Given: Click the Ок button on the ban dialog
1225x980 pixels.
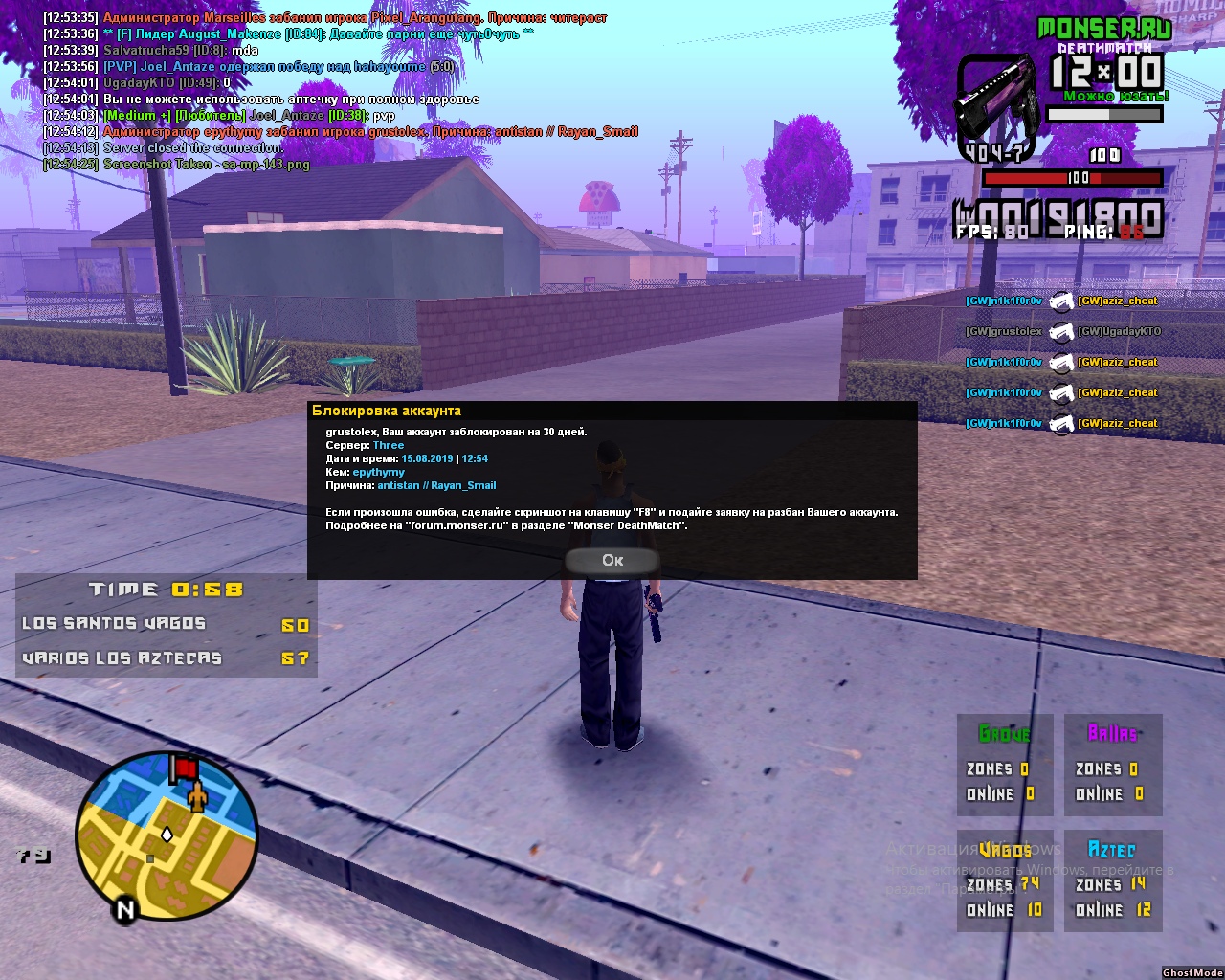Looking at the screenshot, I should coord(612,561).
